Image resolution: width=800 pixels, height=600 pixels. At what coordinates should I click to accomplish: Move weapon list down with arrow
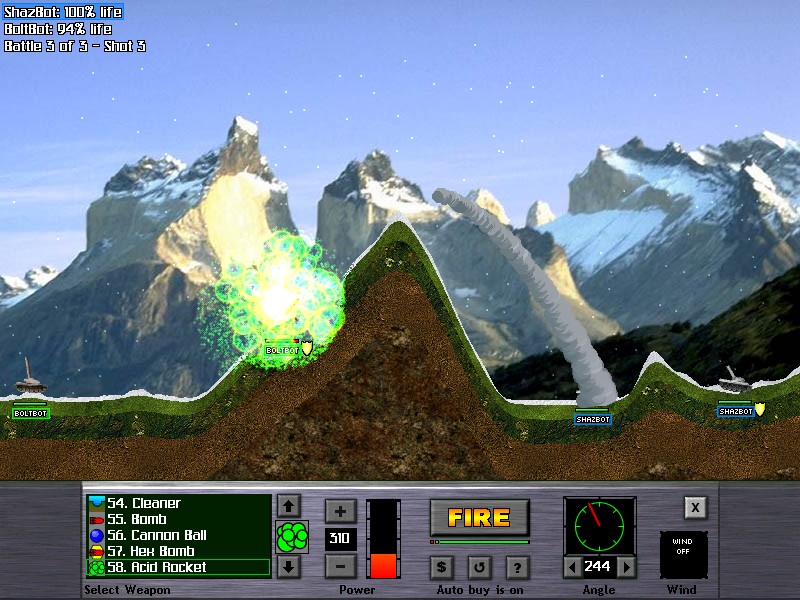tap(289, 567)
